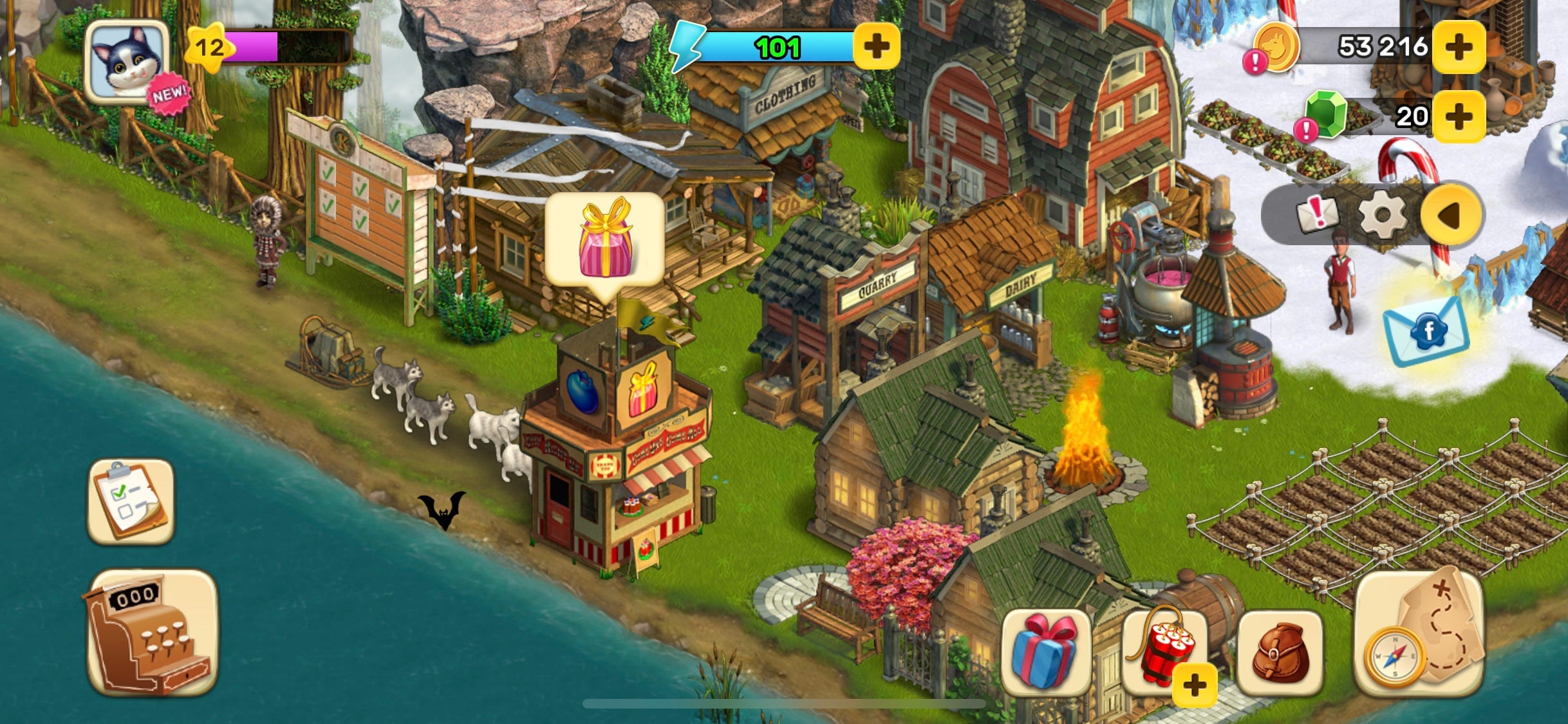
Task: Open the gear settings menu
Action: point(1381,214)
